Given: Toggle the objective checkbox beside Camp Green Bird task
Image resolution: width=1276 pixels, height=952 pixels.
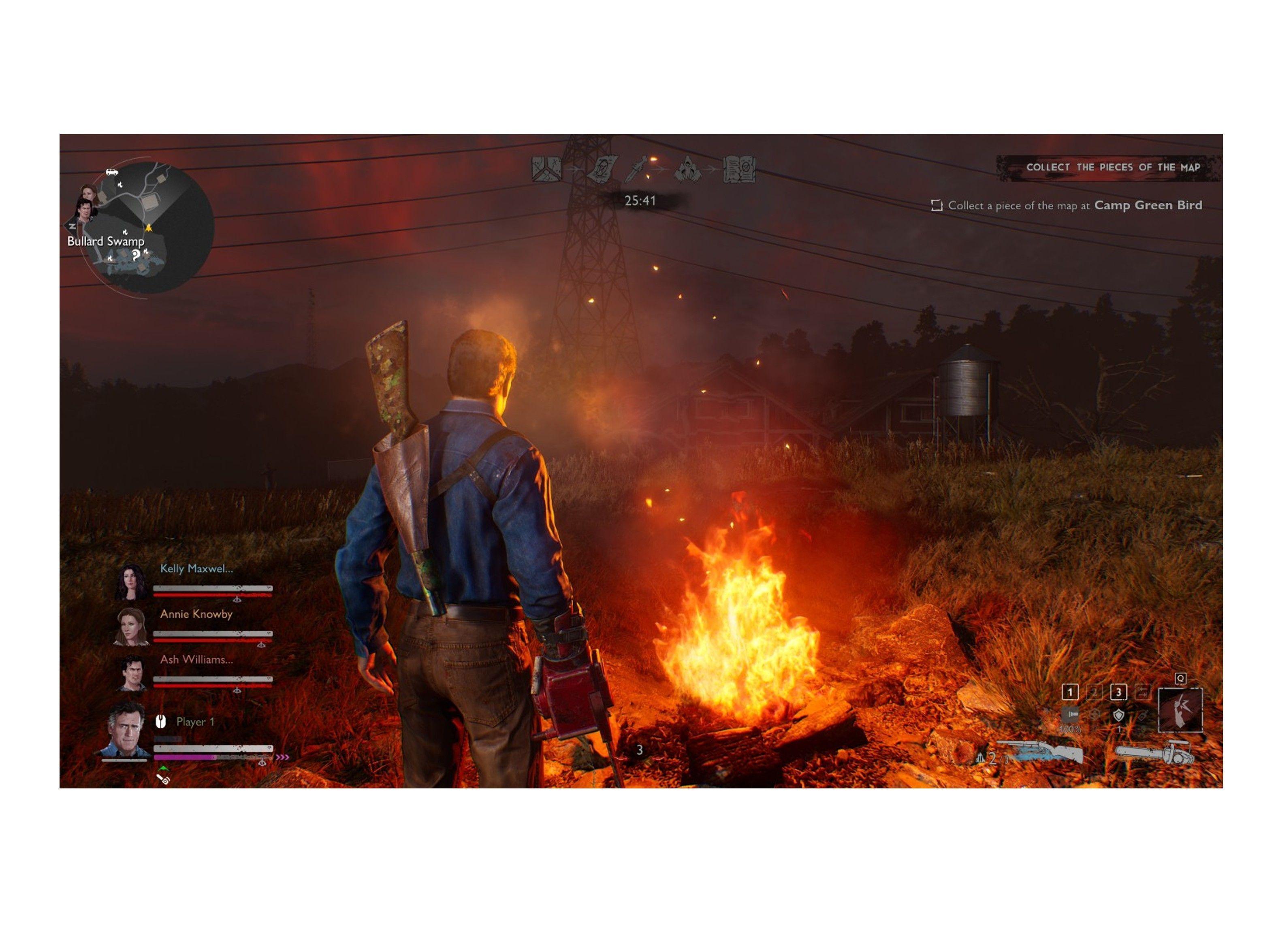Looking at the screenshot, I should coord(937,205).
